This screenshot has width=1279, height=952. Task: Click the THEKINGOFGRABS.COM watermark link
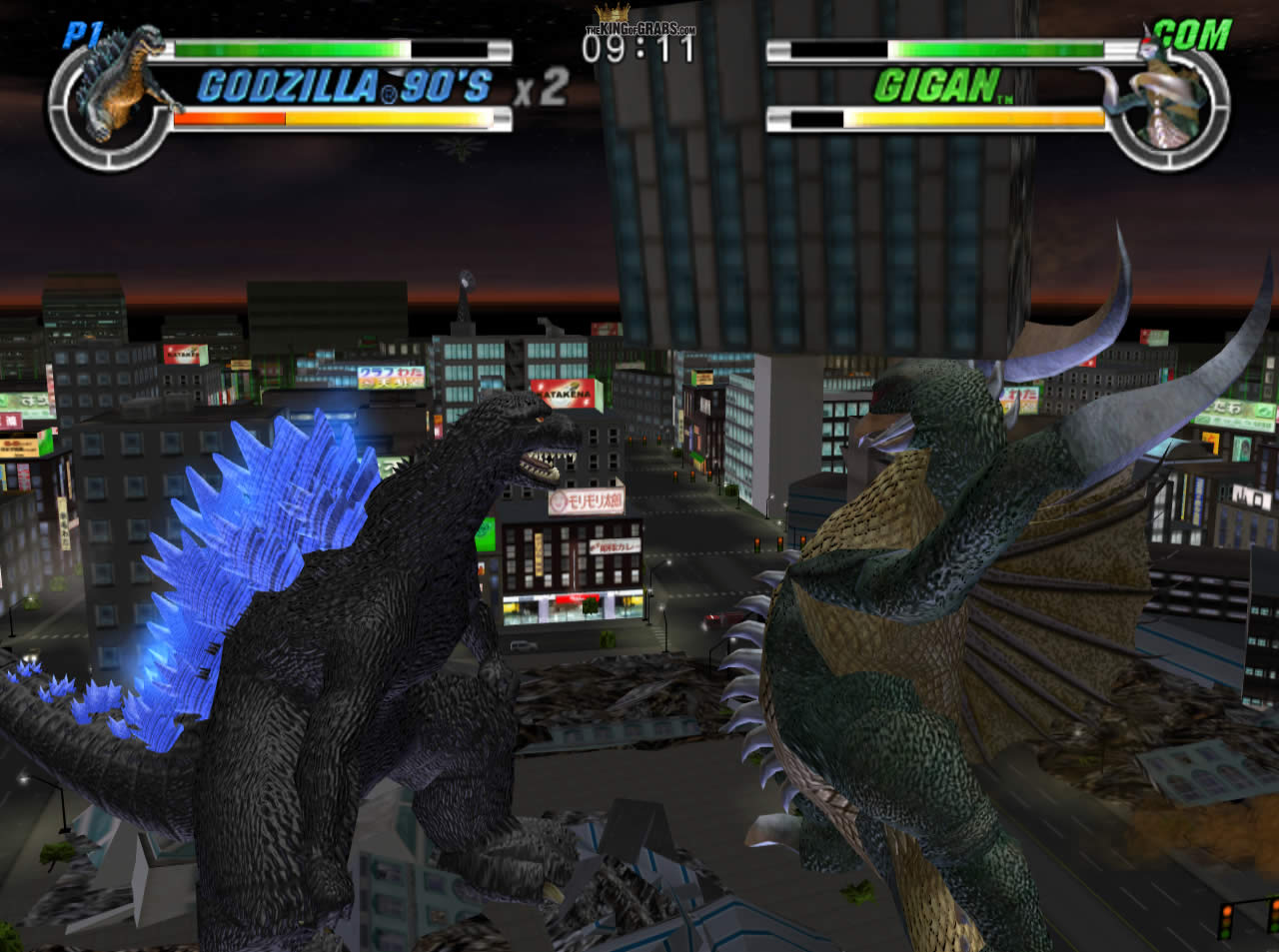pos(639,28)
